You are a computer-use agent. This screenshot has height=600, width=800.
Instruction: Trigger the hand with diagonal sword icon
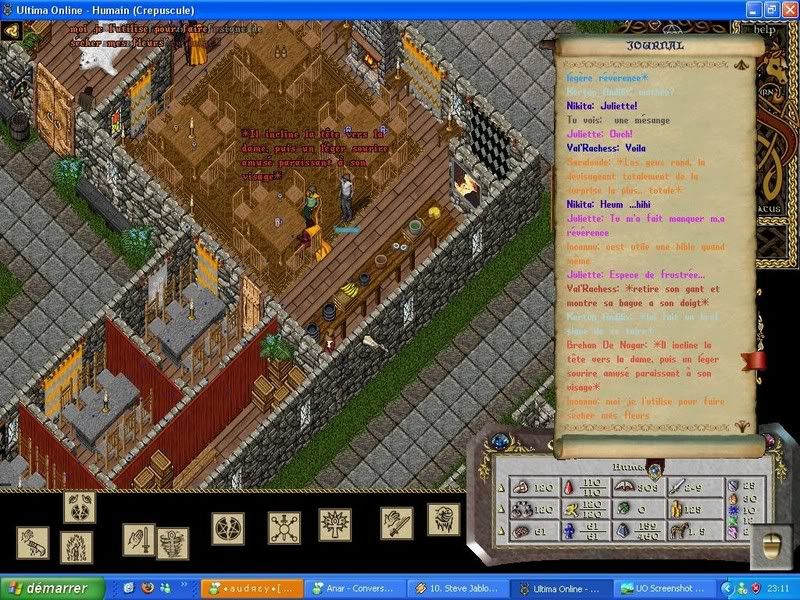coord(396,522)
